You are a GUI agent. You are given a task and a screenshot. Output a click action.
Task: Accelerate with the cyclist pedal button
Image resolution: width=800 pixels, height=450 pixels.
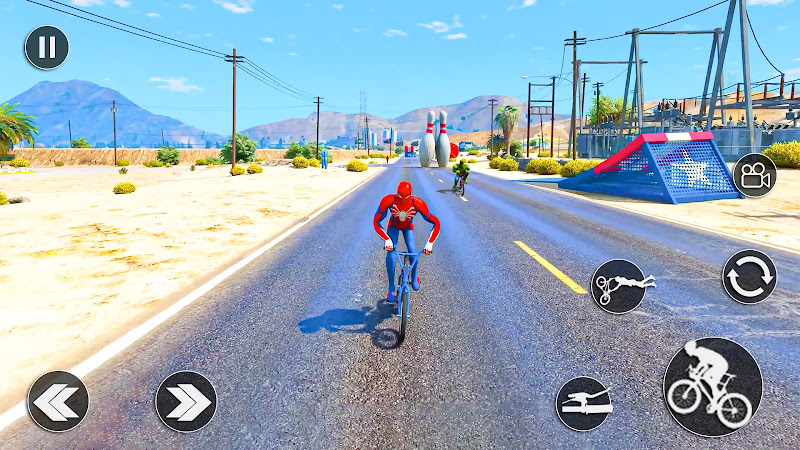712,387
